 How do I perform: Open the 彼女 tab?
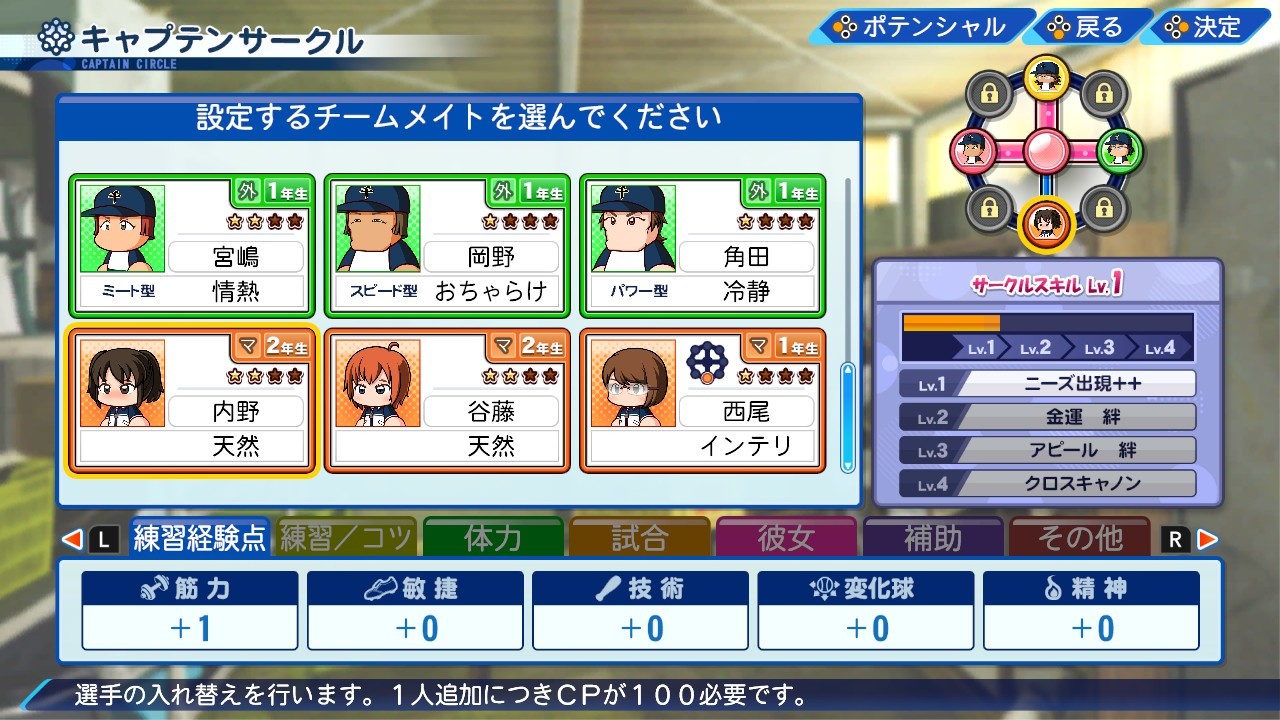(x=786, y=538)
